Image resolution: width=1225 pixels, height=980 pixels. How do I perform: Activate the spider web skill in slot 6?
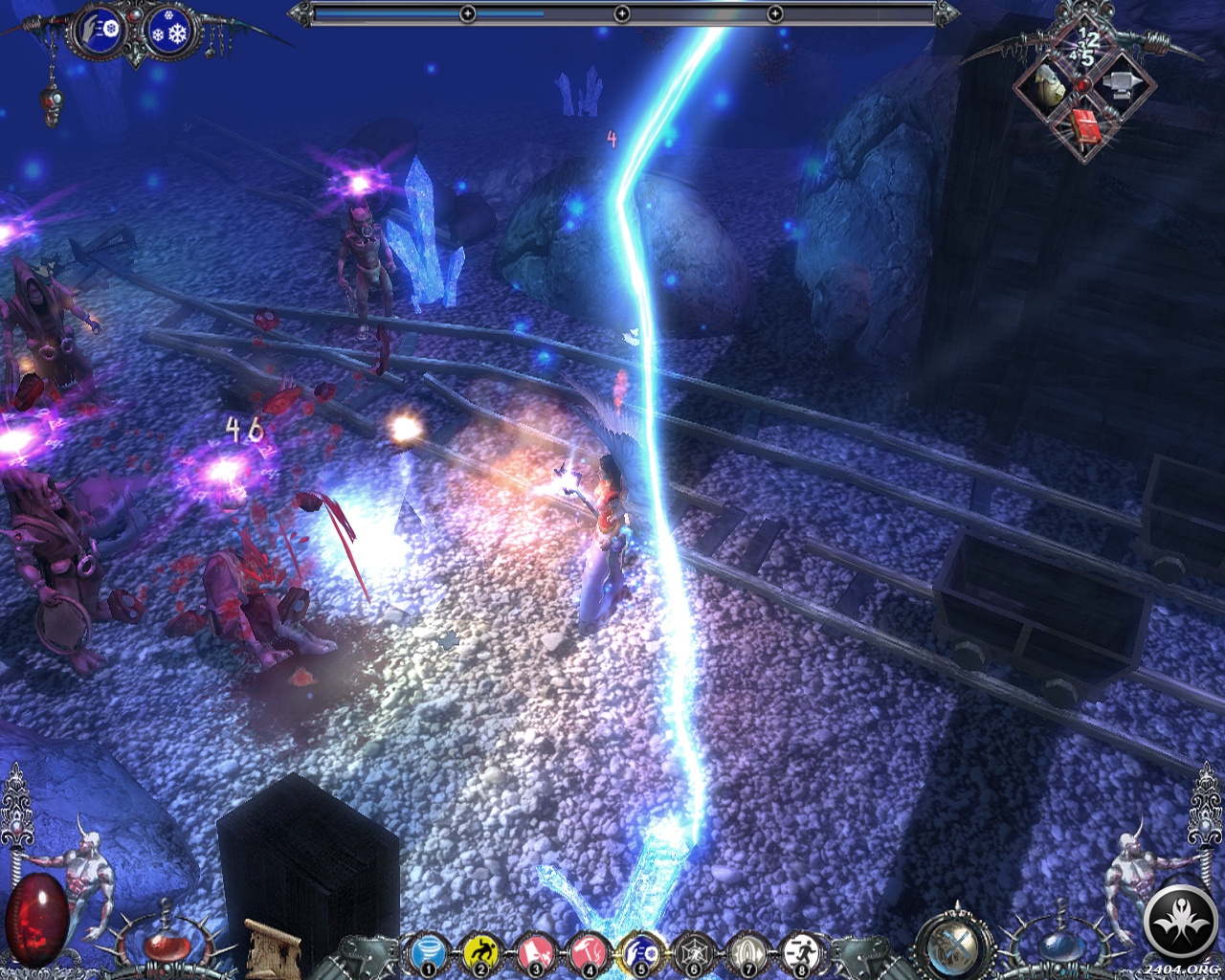click(691, 953)
